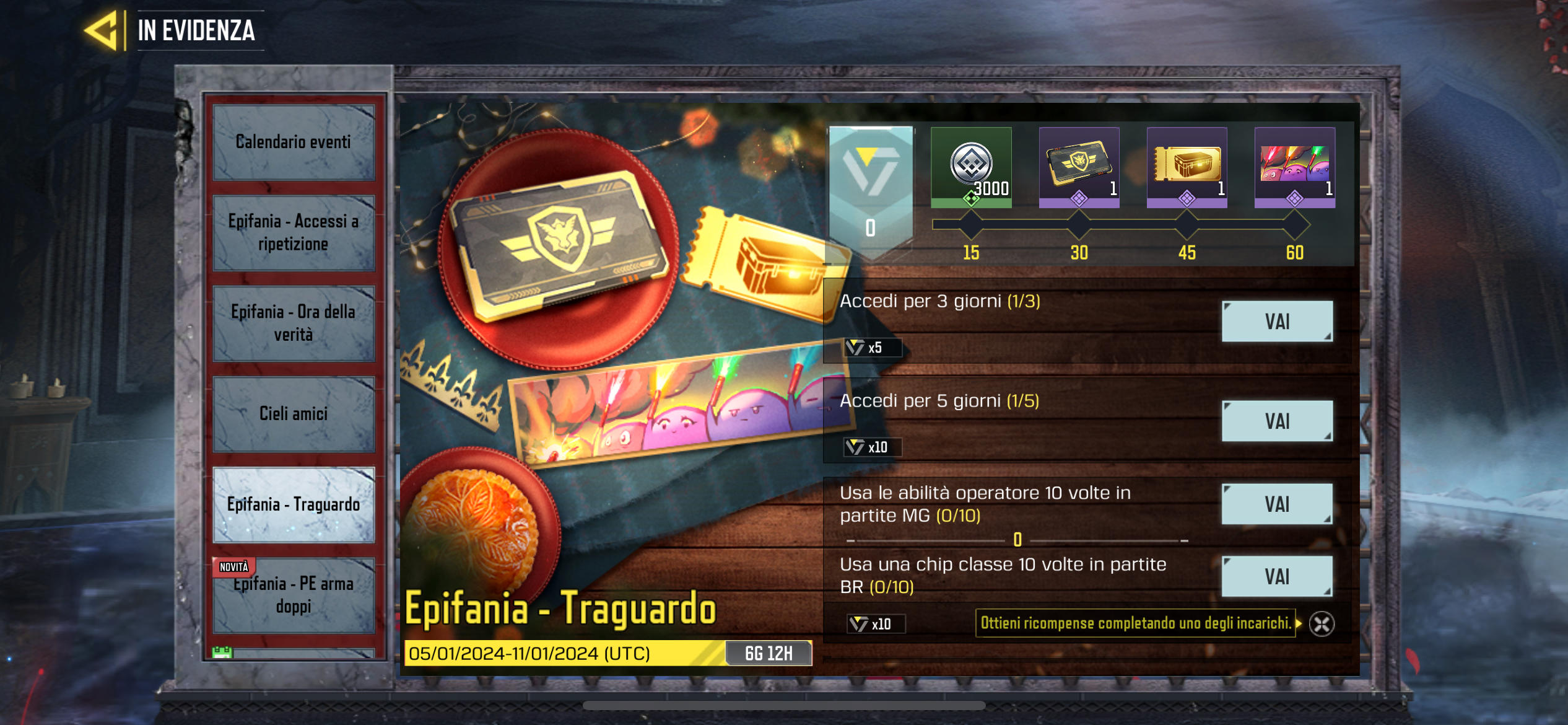Image resolution: width=1568 pixels, height=725 pixels.
Task: Open the Calendario eventi section
Action: (x=294, y=142)
